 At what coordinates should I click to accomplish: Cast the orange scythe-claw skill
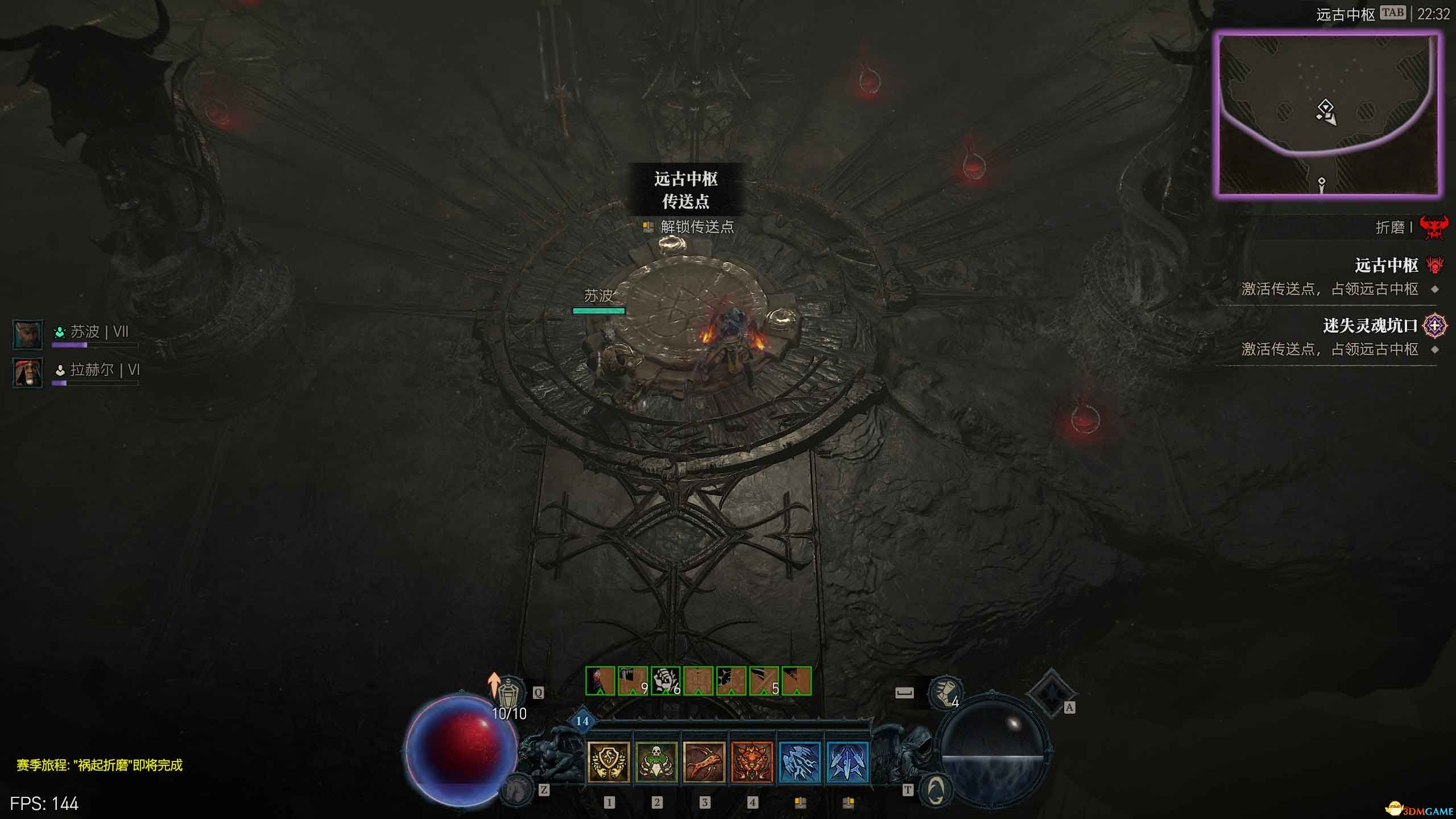(704, 762)
